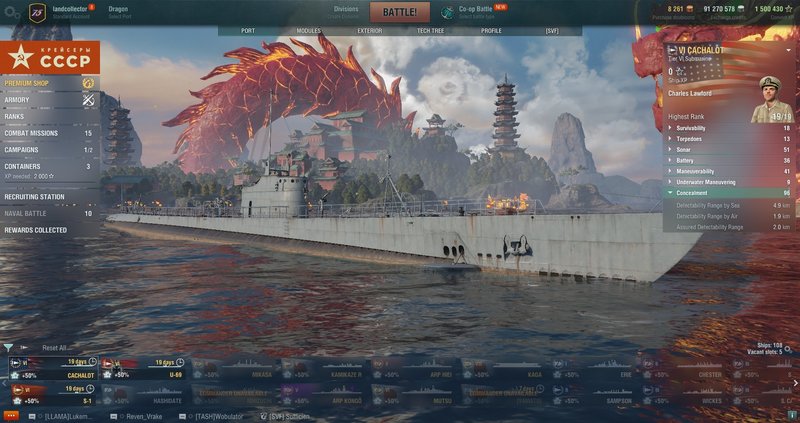
Task: Switch to the Exterior tab
Action: [x=370, y=31]
